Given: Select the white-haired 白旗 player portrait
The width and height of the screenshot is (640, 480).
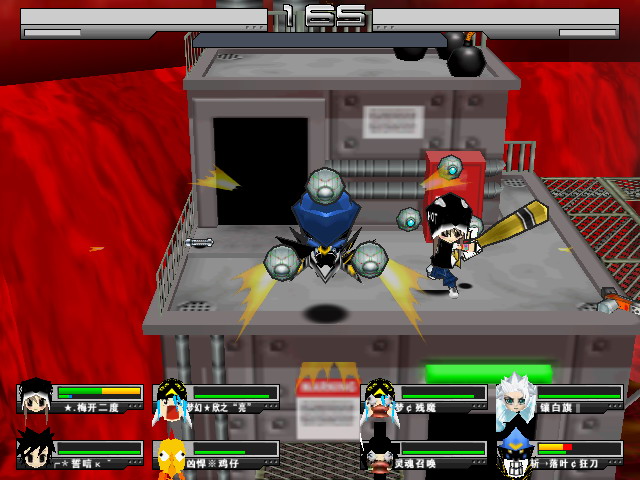Looking at the screenshot, I should click(x=516, y=398).
